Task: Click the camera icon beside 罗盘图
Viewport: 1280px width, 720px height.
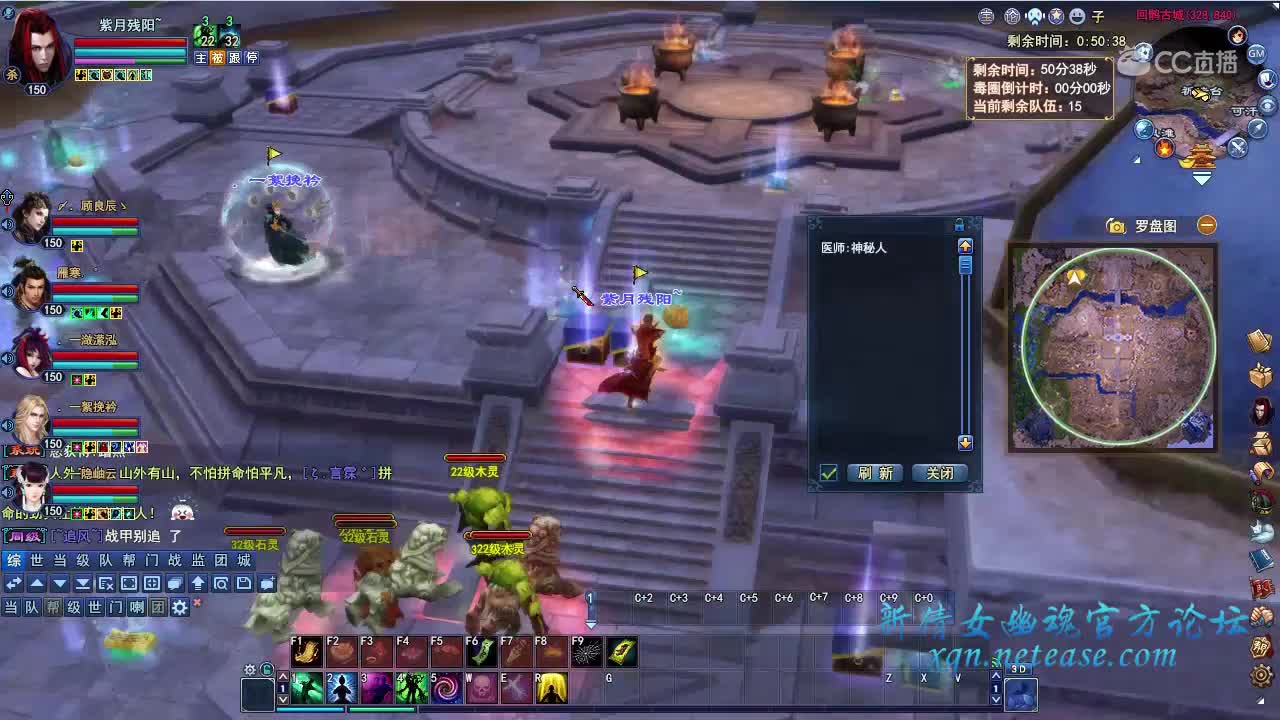Action: click(x=1116, y=226)
